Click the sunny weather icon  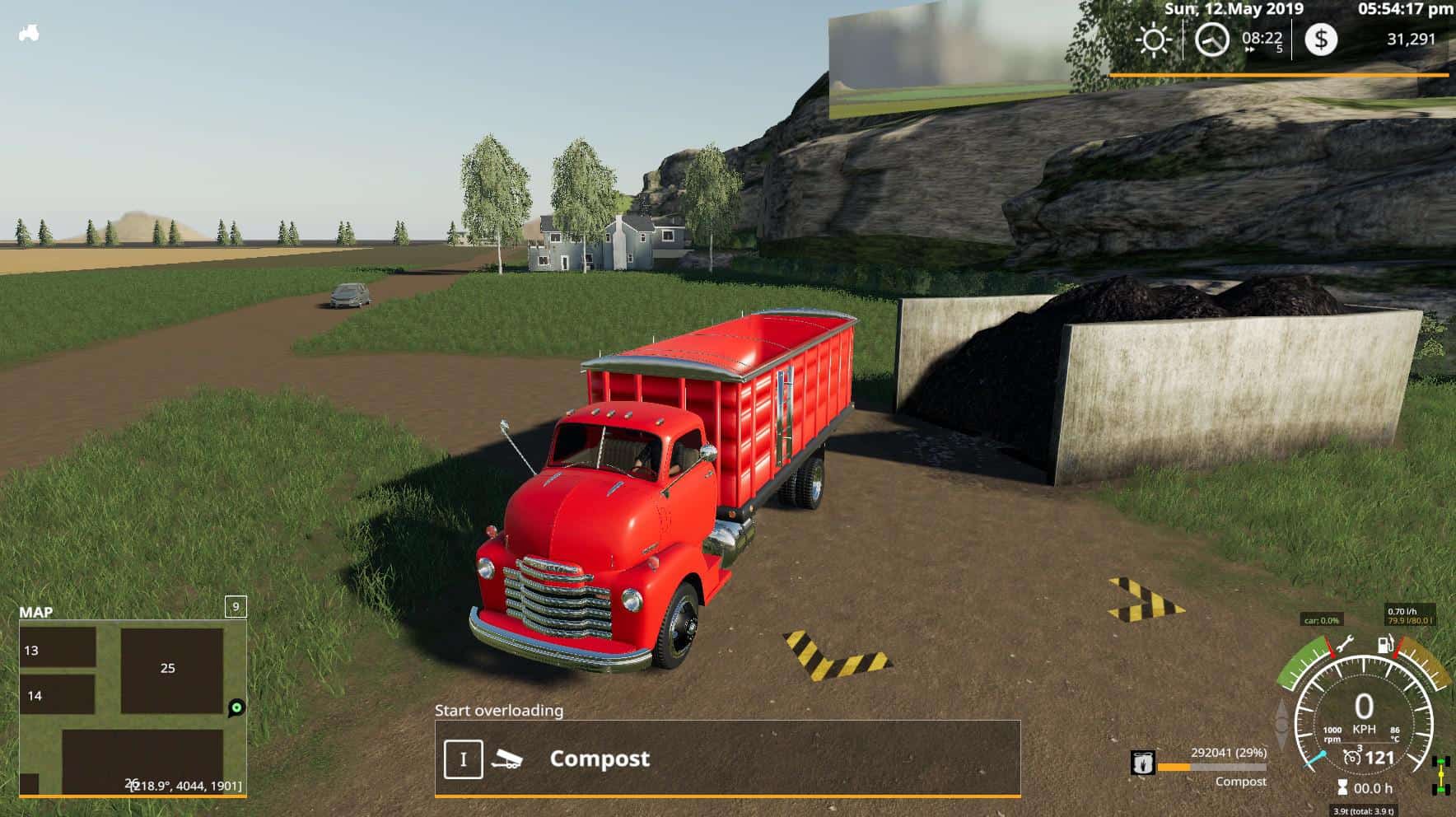1153,40
